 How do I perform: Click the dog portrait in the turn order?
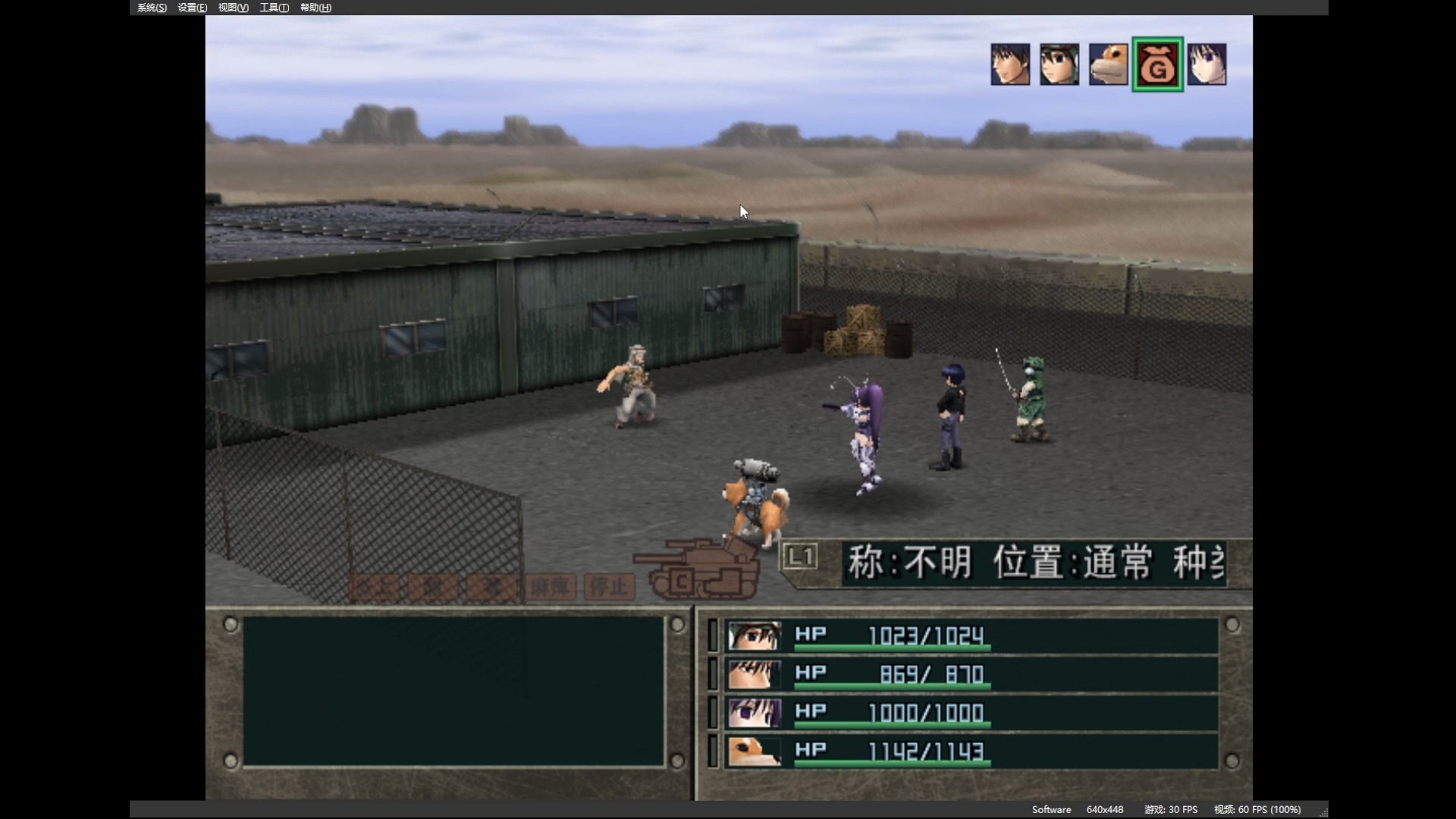click(1108, 64)
